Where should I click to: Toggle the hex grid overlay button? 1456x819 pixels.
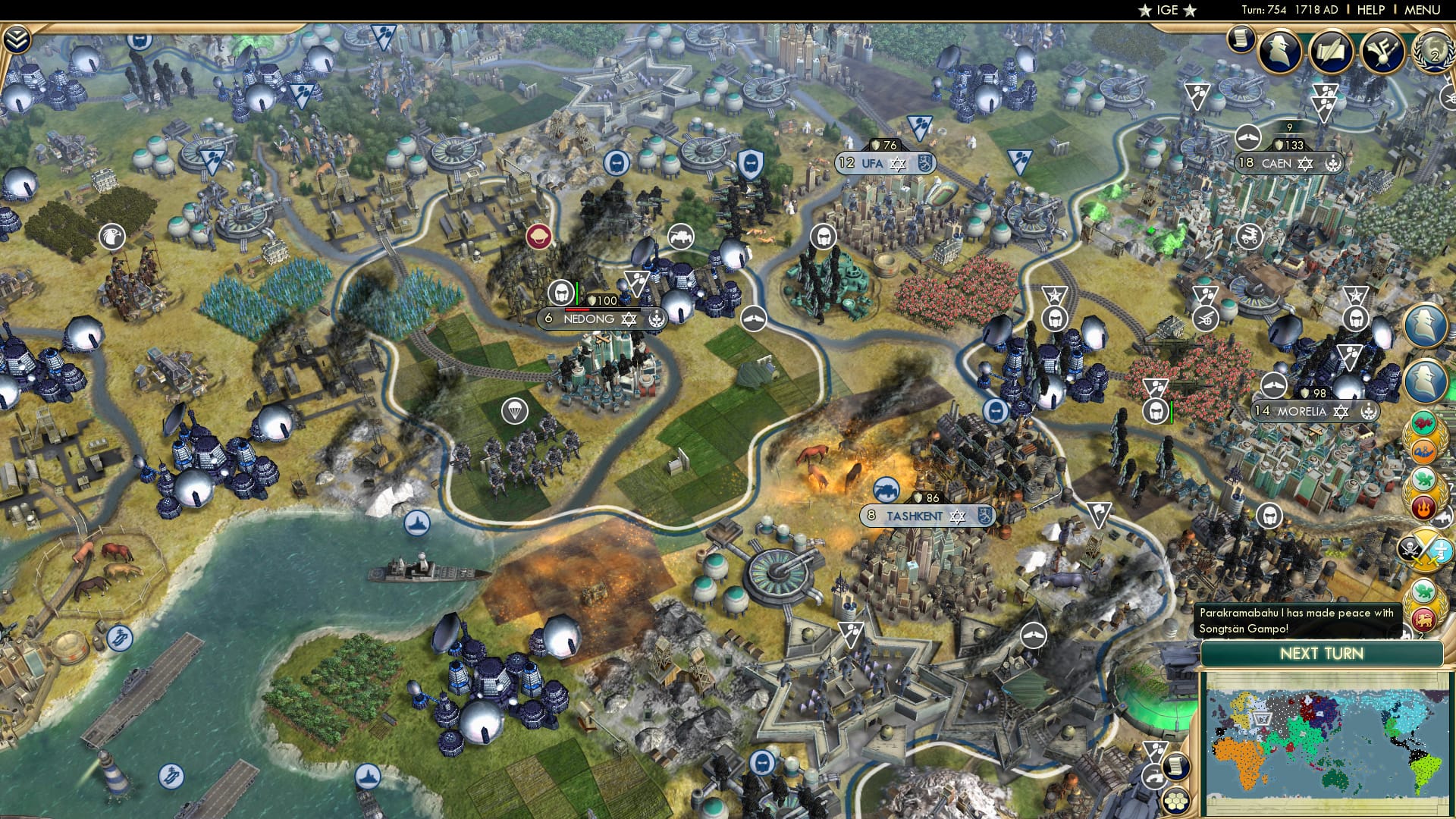[x=1175, y=801]
